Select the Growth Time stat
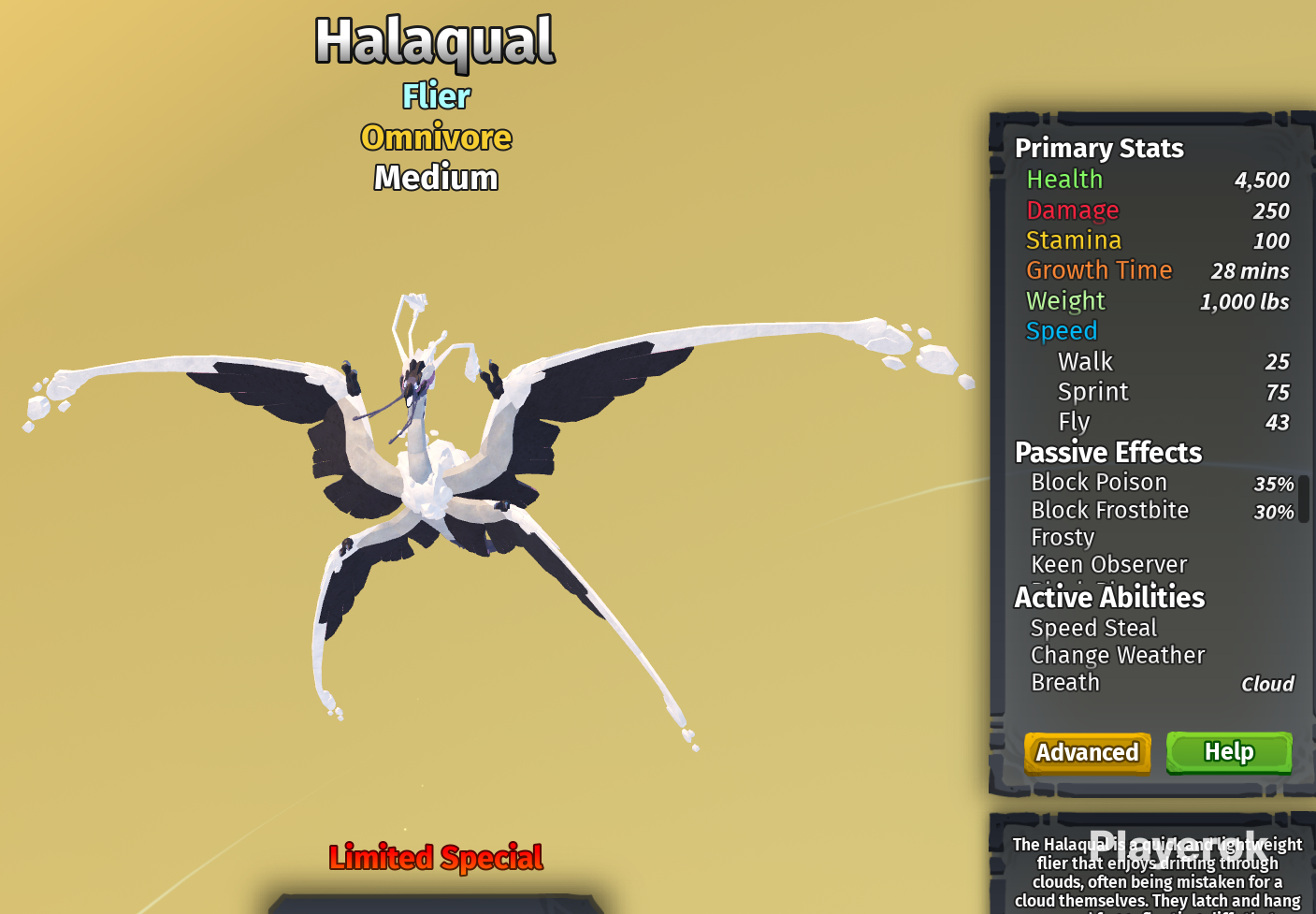The height and width of the screenshot is (914, 1316). (x=1099, y=270)
